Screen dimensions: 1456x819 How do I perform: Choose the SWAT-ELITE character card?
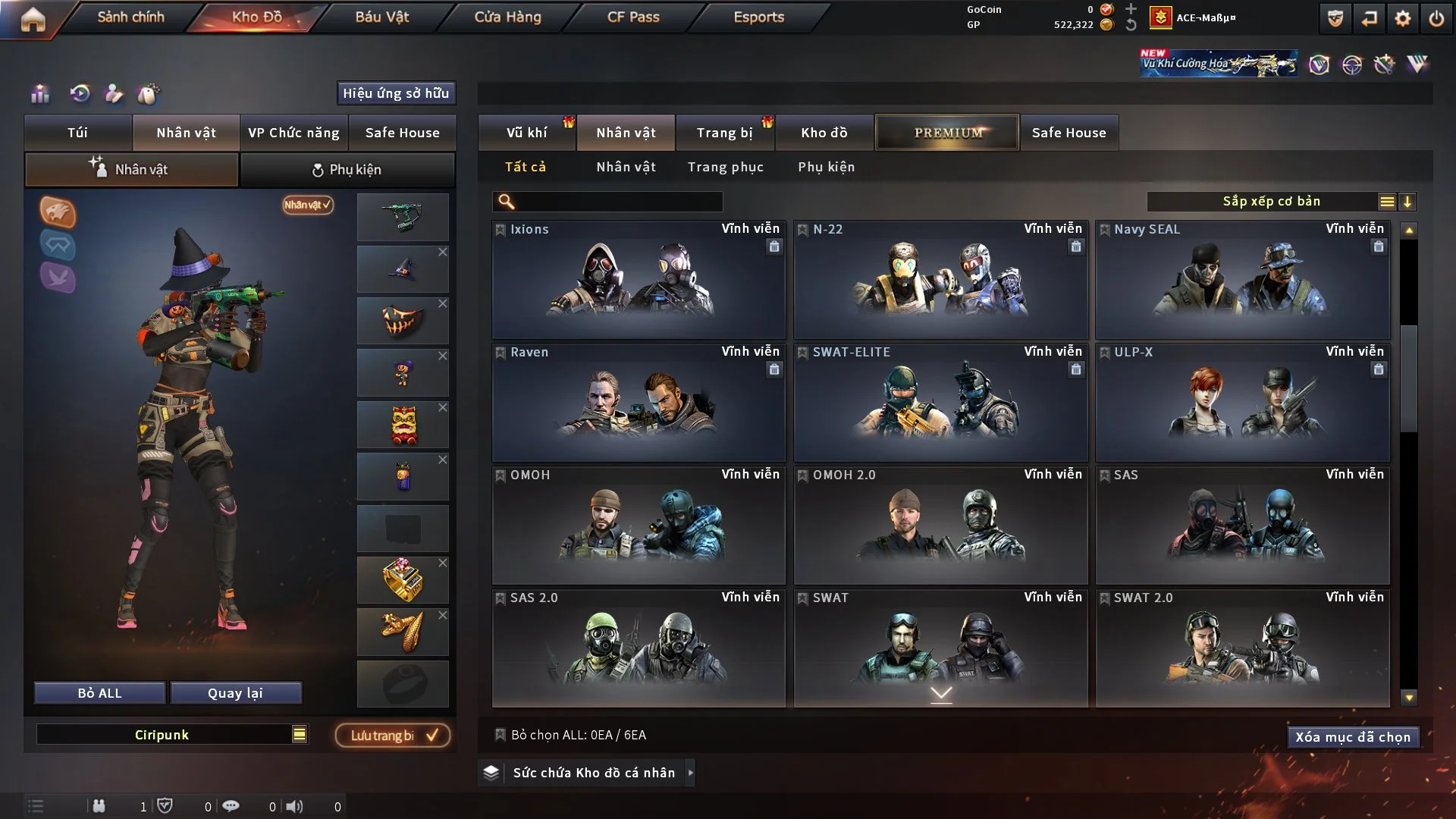940,402
